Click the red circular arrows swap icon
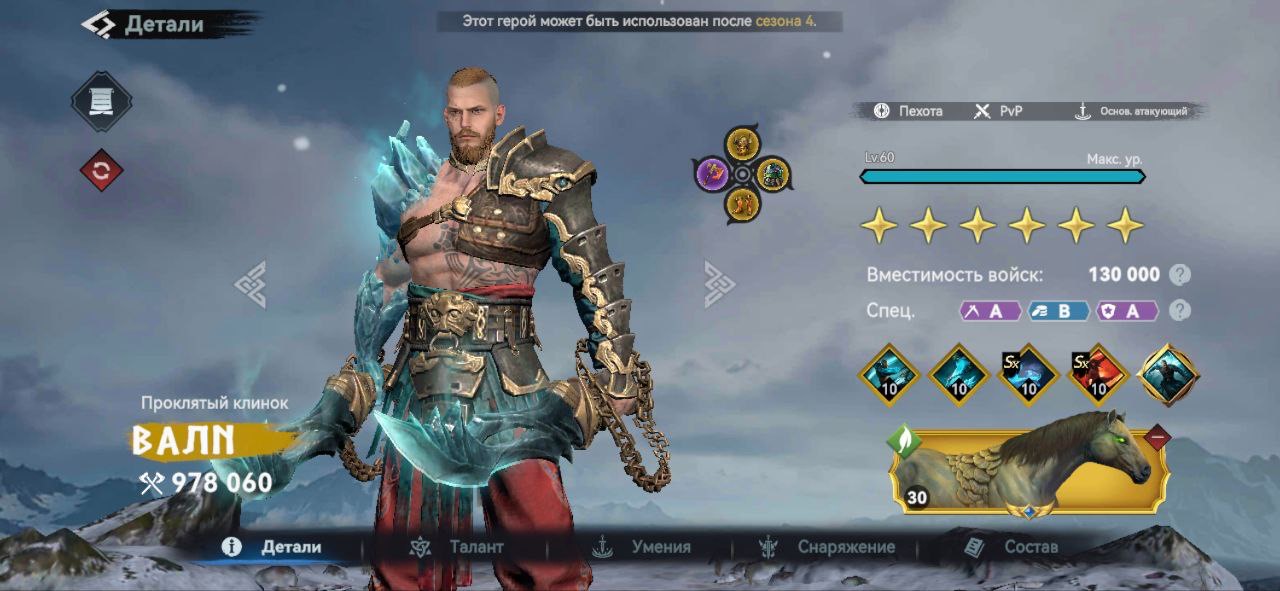The height and width of the screenshot is (591, 1280). point(101,171)
